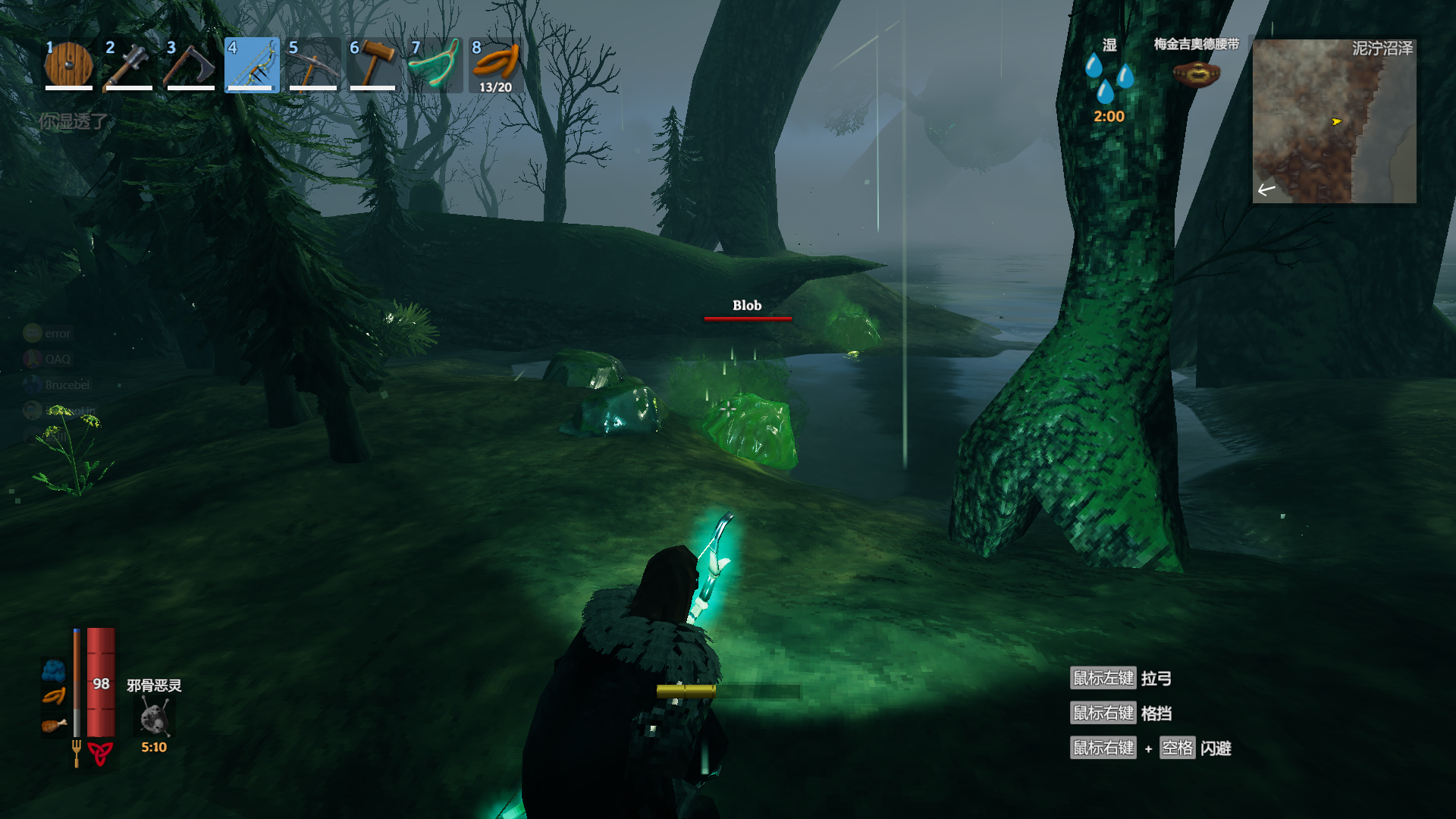
Task: Click the highlighted bow hotbar slot
Action: tap(252, 65)
